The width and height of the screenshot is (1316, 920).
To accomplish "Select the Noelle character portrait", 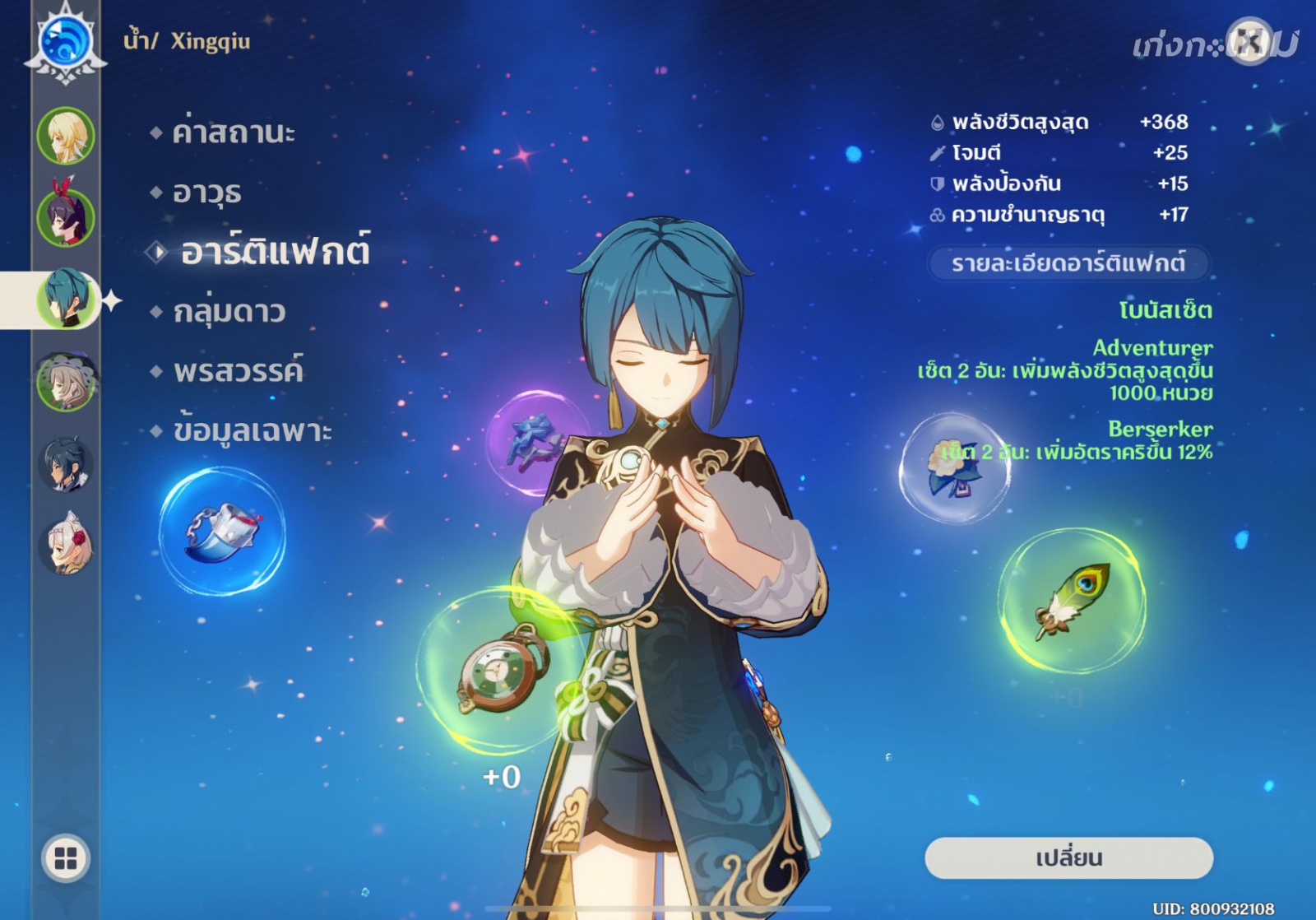I will [66, 544].
